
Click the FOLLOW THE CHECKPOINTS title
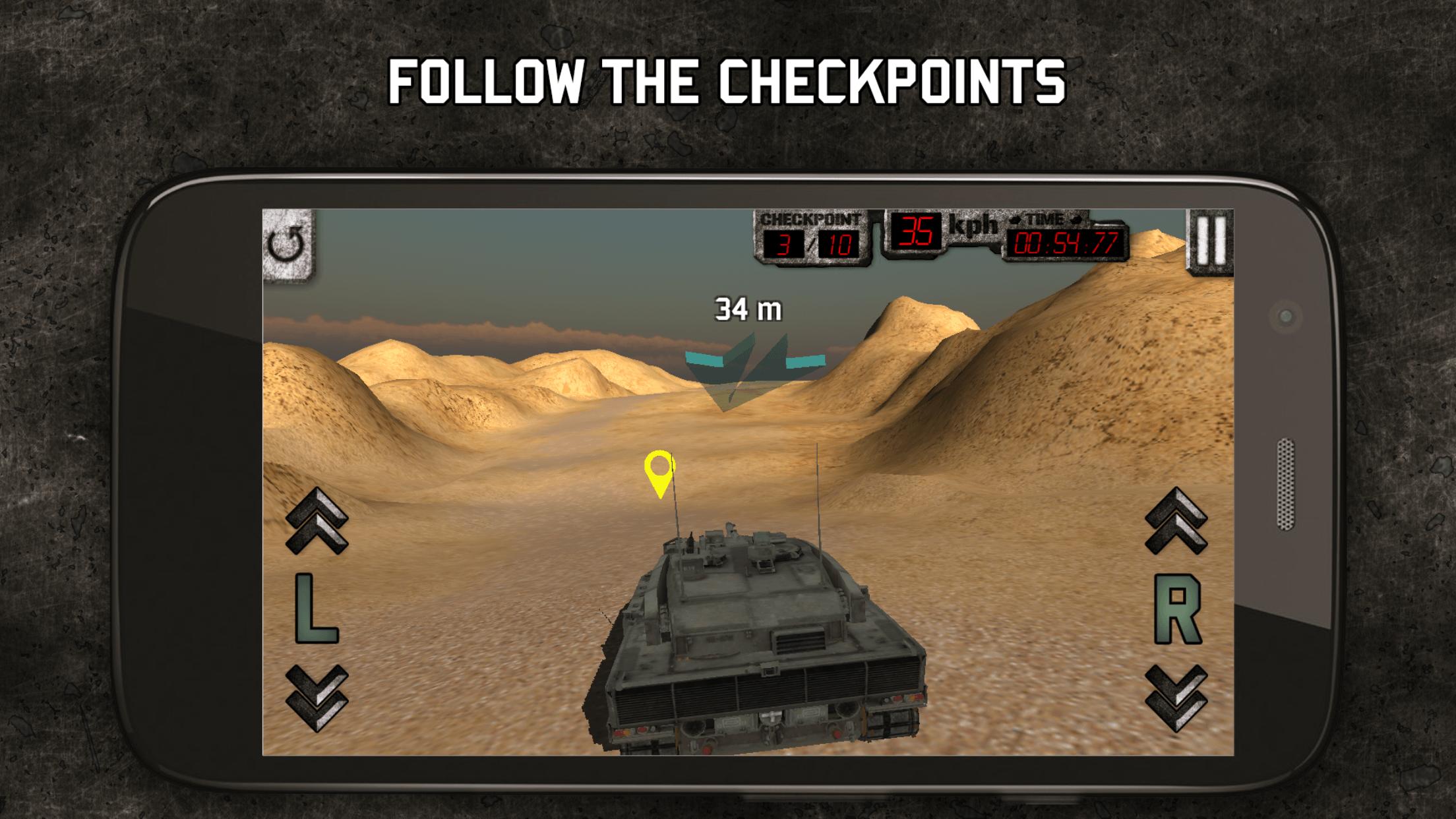728,80
